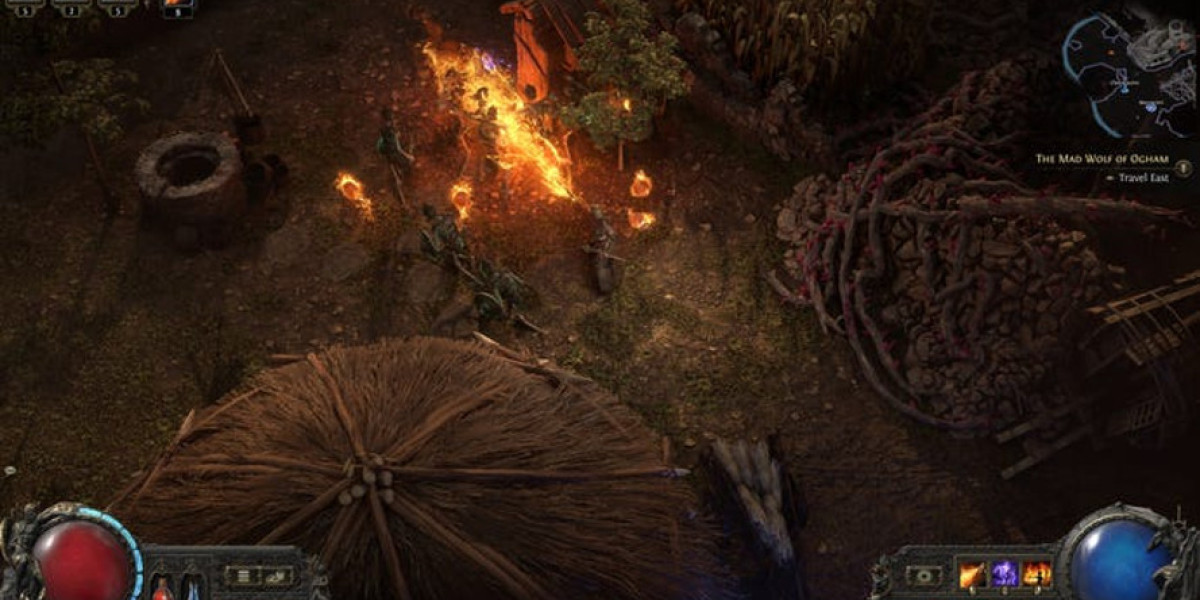Screen dimensions: 1200x600
Task: Activate the orange fire bolt skill
Action: coord(972,574)
